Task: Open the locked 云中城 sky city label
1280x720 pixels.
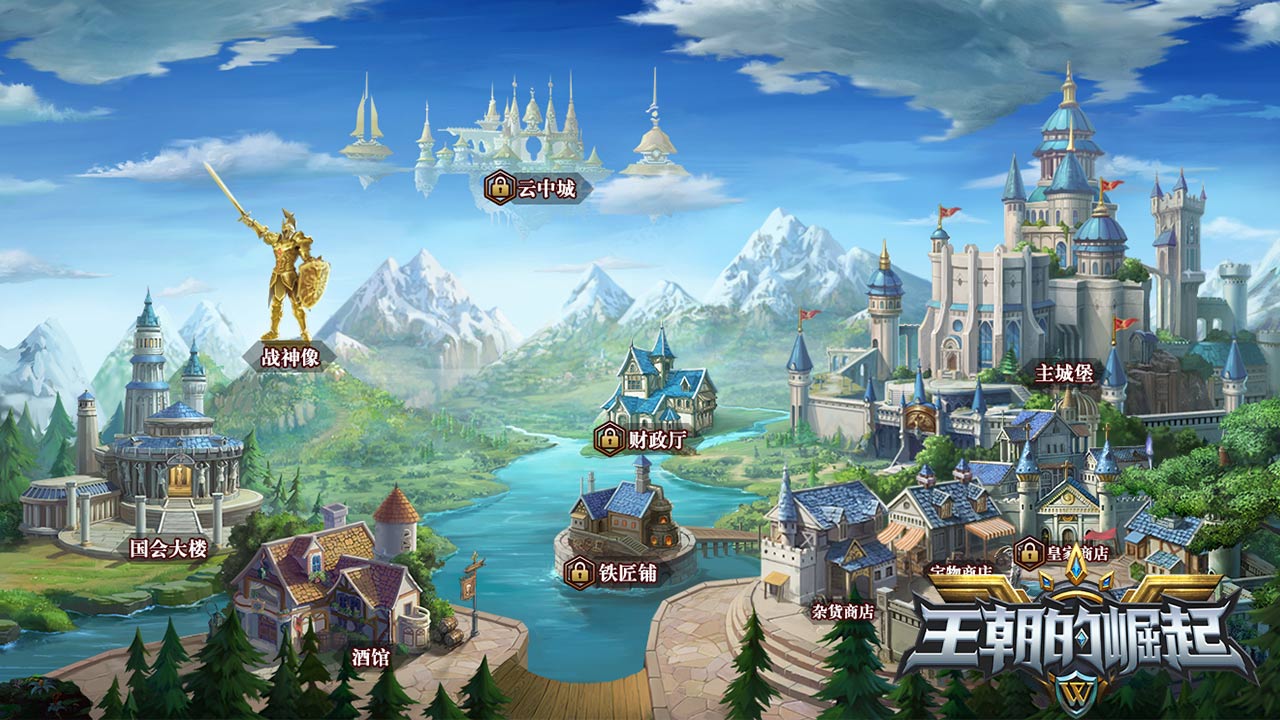Action: point(533,188)
